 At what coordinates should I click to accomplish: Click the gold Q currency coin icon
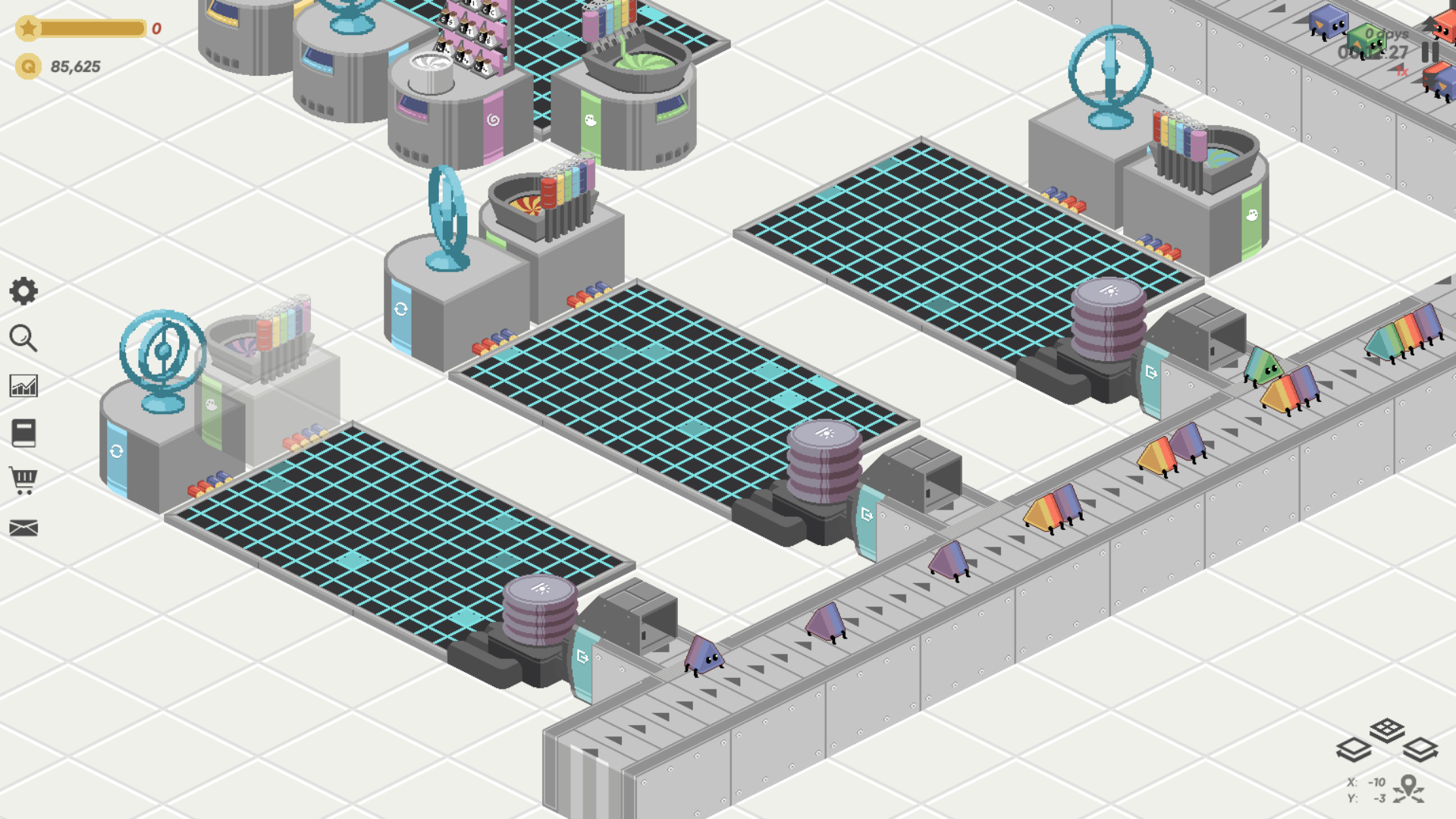click(x=28, y=67)
